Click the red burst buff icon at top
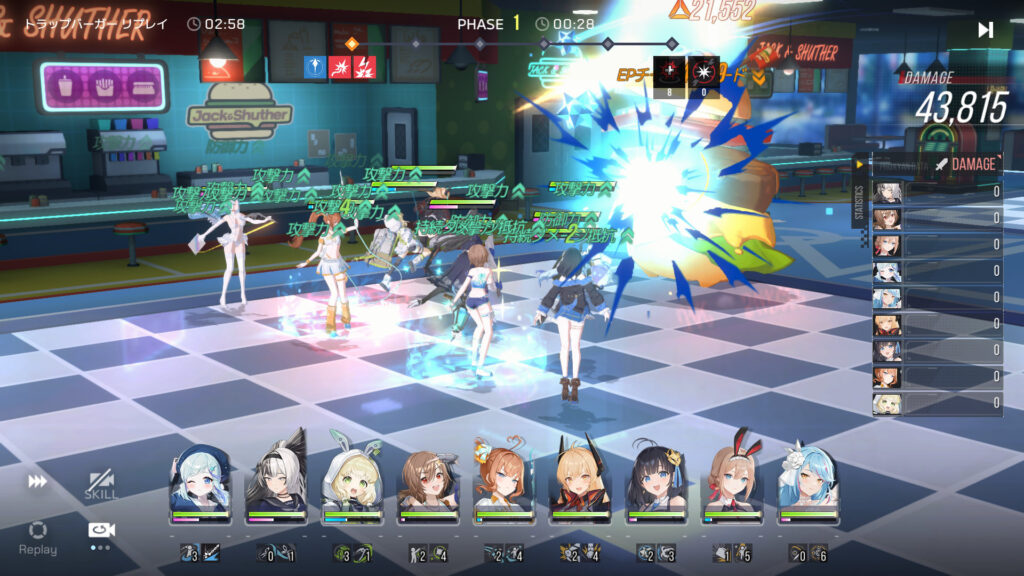The width and height of the screenshot is (1024, 576). tap(340, 67)
